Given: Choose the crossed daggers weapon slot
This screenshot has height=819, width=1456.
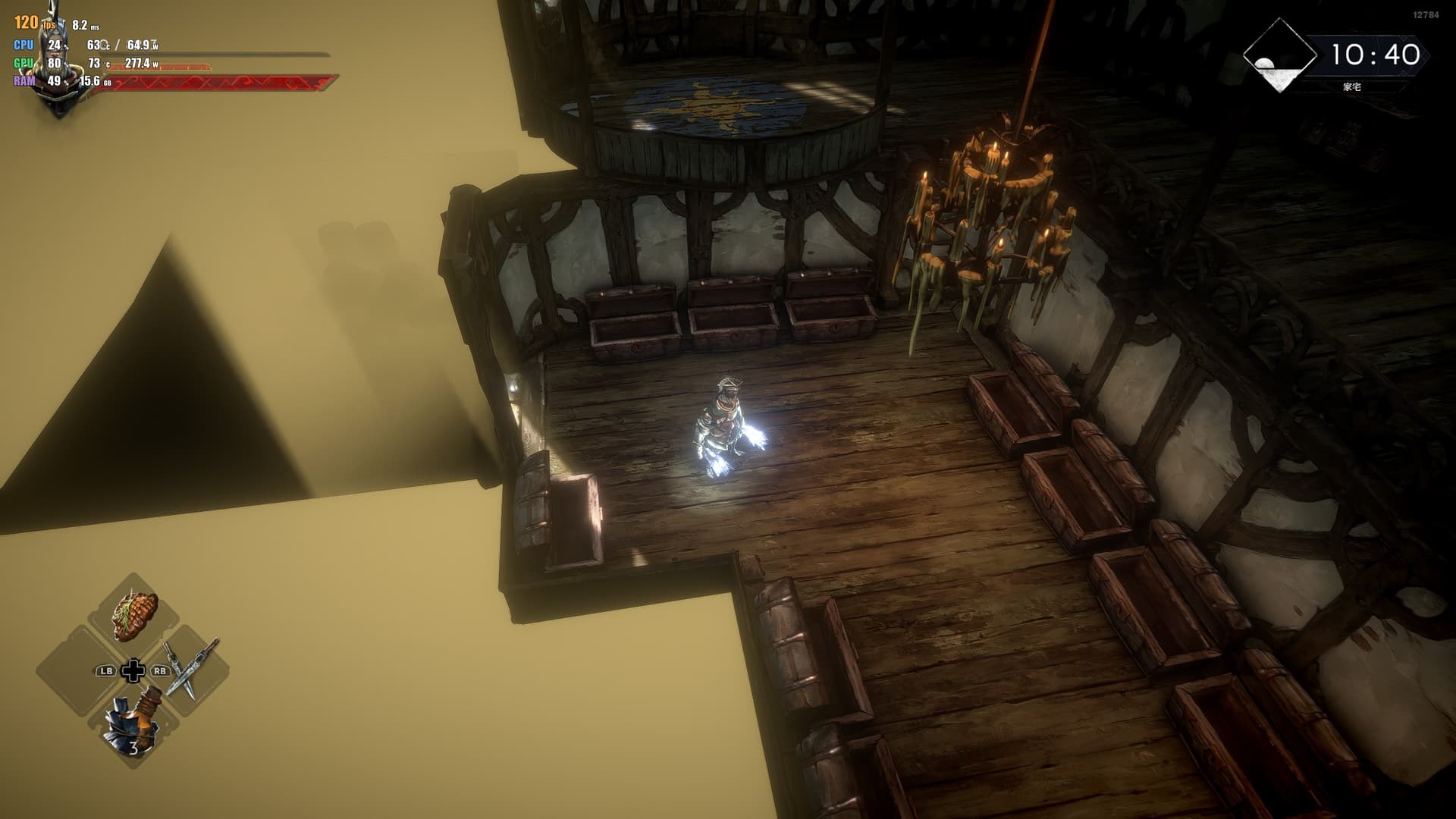Looking at the screenshot, I should (190, 667).
